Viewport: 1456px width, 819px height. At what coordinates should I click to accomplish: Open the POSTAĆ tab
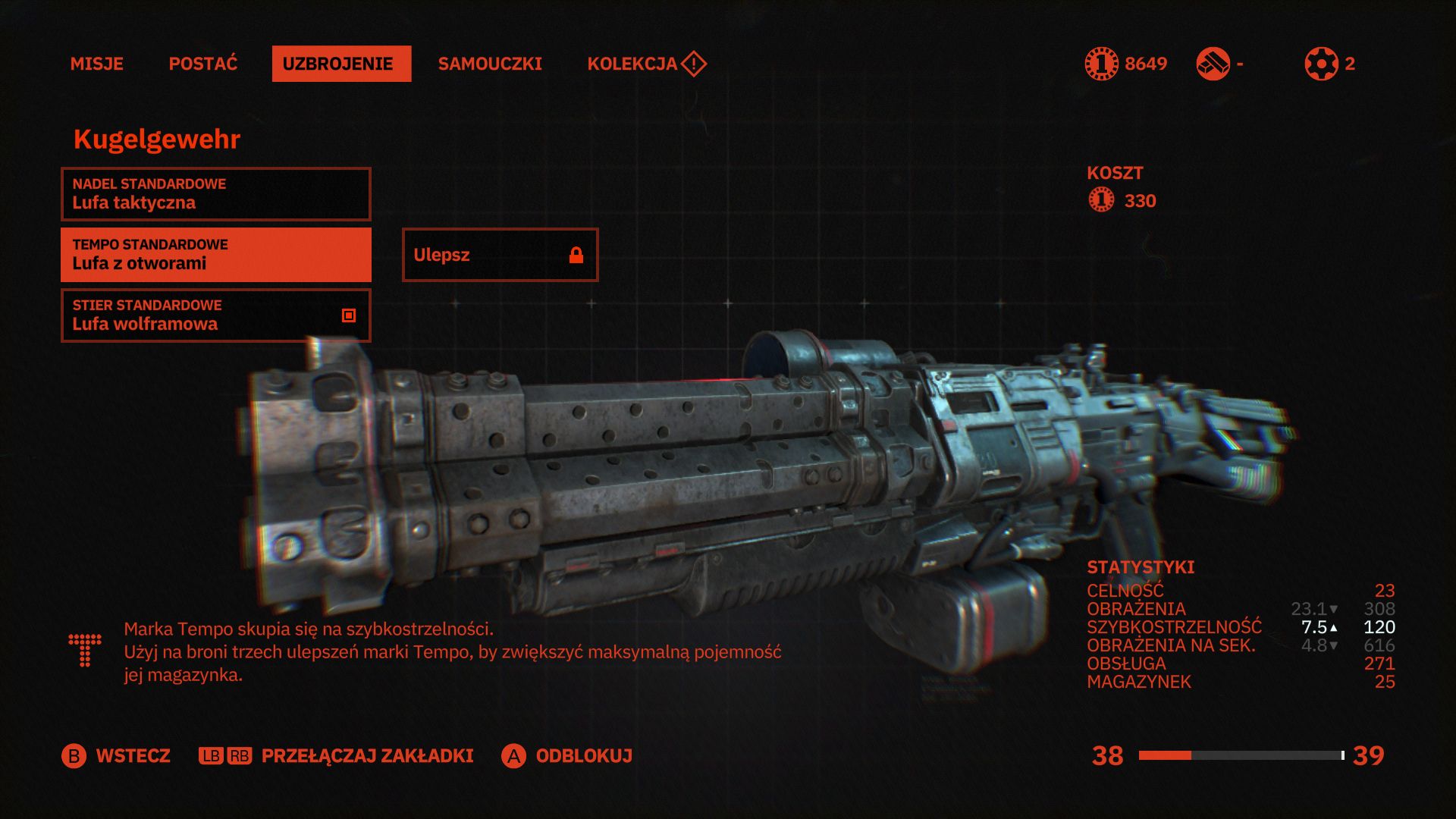pyautogui.click(x=202, y=64)
